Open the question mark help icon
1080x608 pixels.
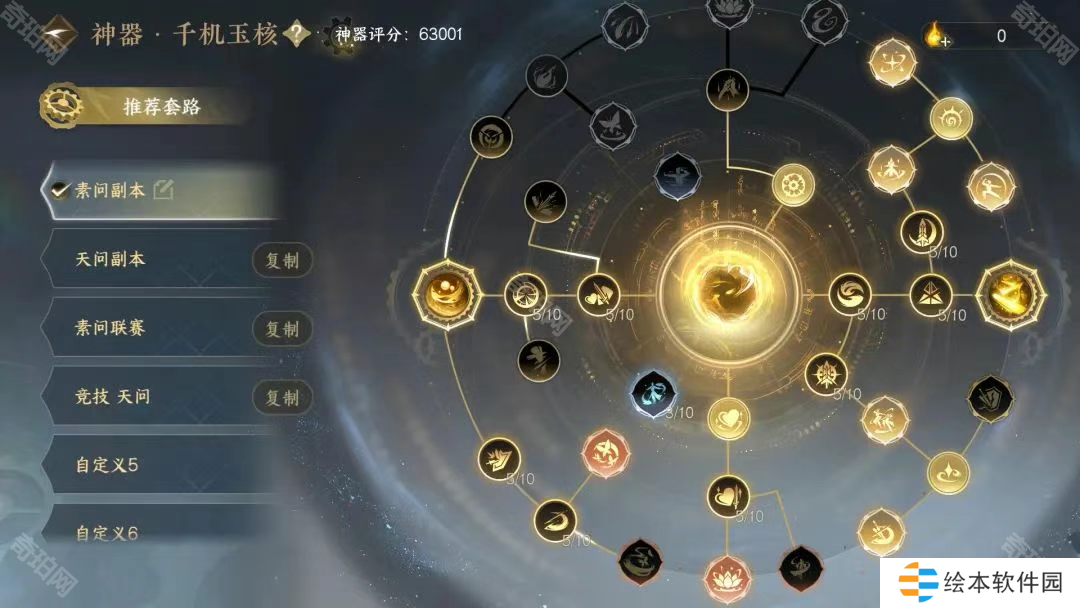point(296,35)
